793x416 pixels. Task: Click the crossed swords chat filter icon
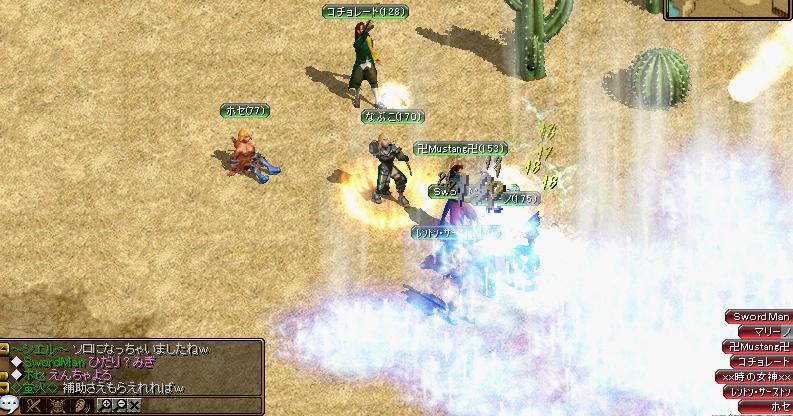point(34,406)
